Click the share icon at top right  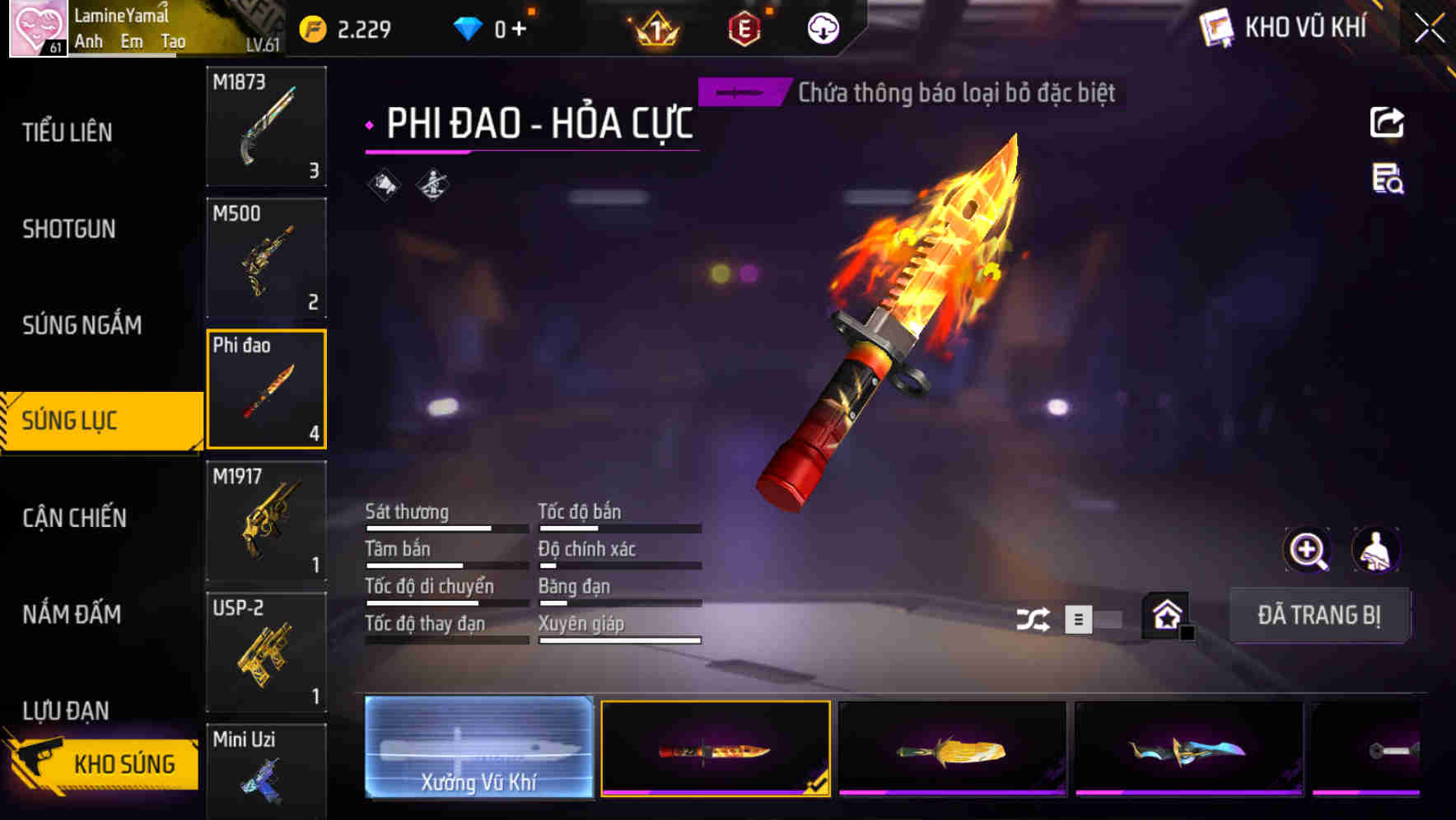[x=1387, y=122]
